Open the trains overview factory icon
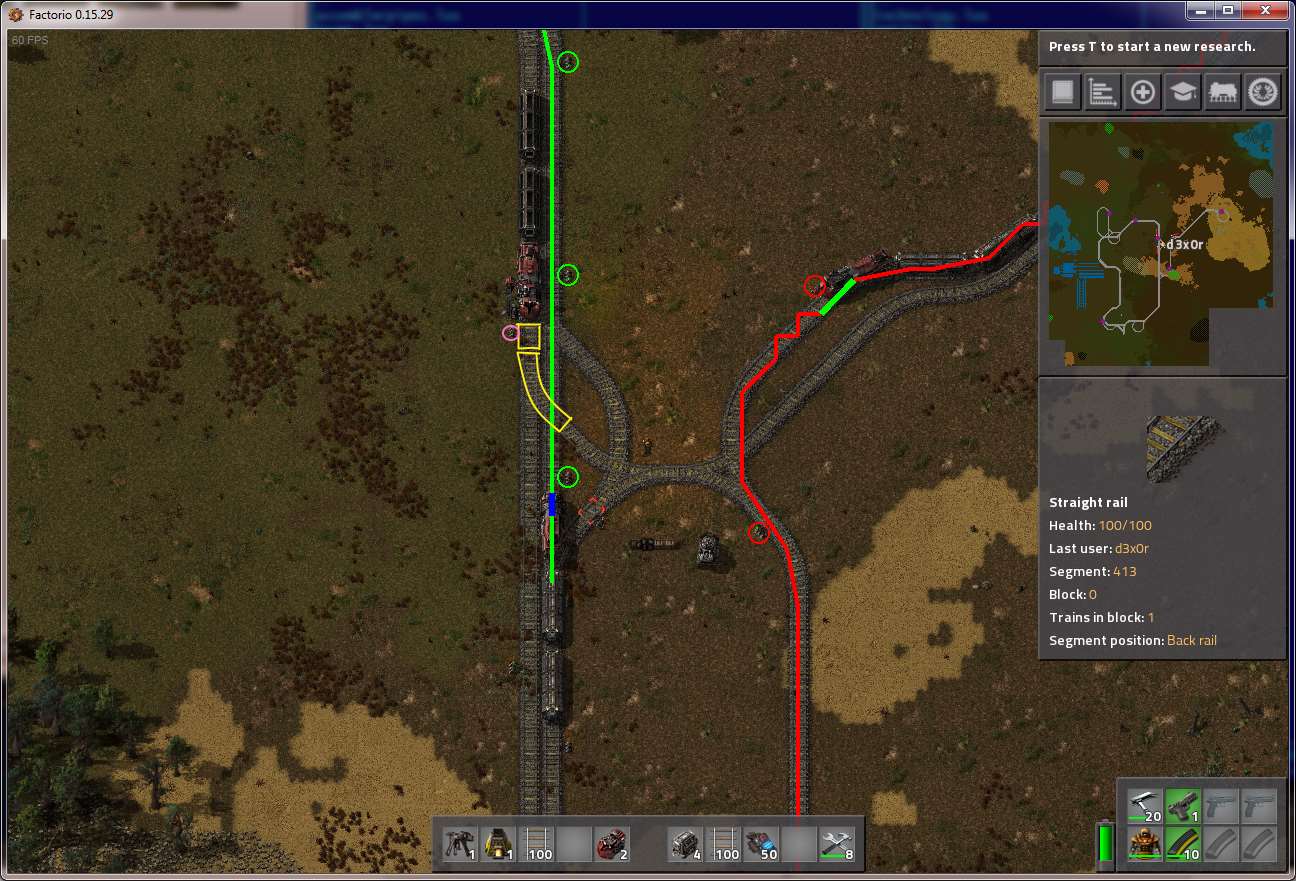This screenshot has height=881, width=1296. click(x=1222, y=91)
